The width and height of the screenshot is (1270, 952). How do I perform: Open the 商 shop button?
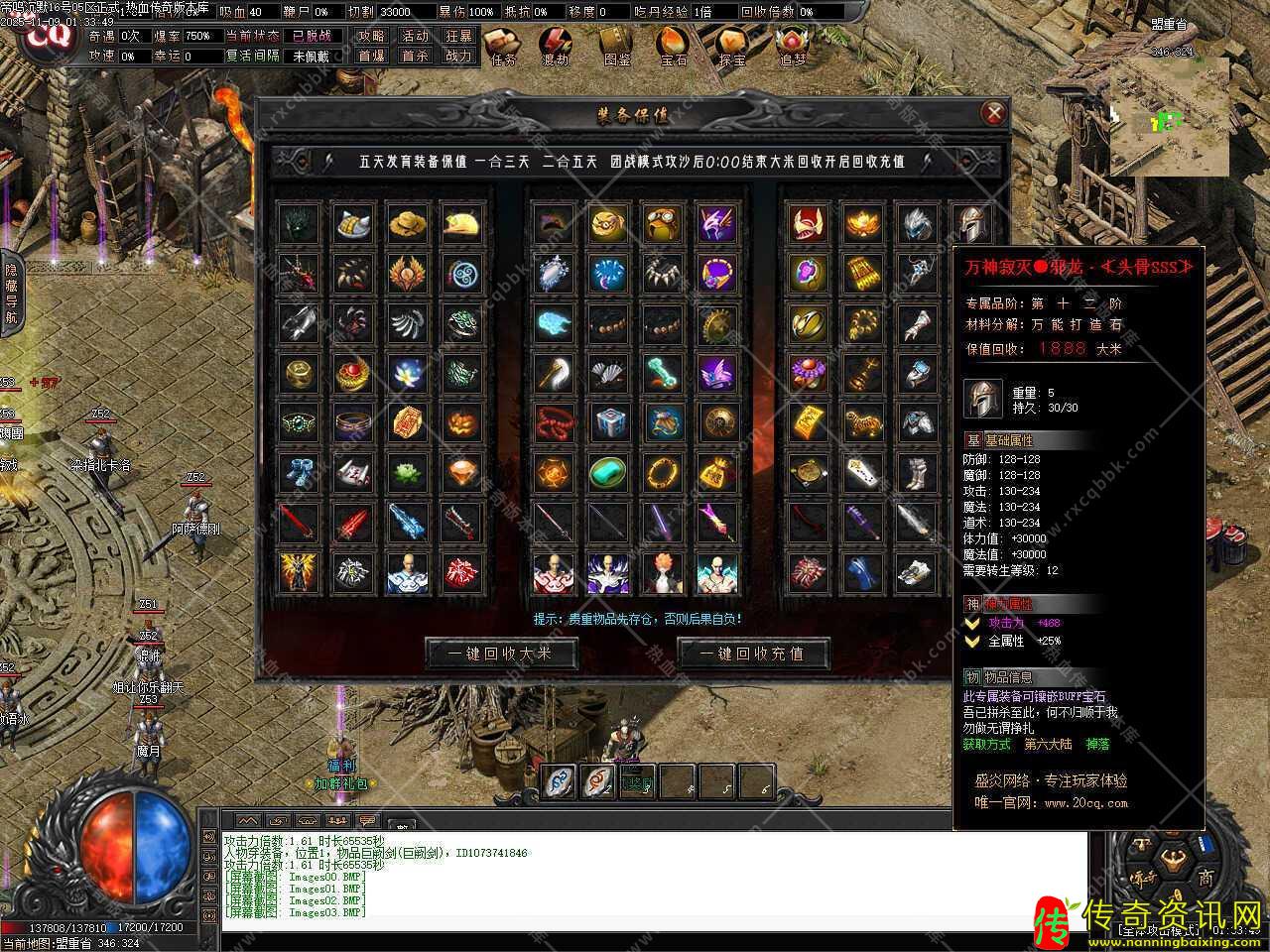1206,878
